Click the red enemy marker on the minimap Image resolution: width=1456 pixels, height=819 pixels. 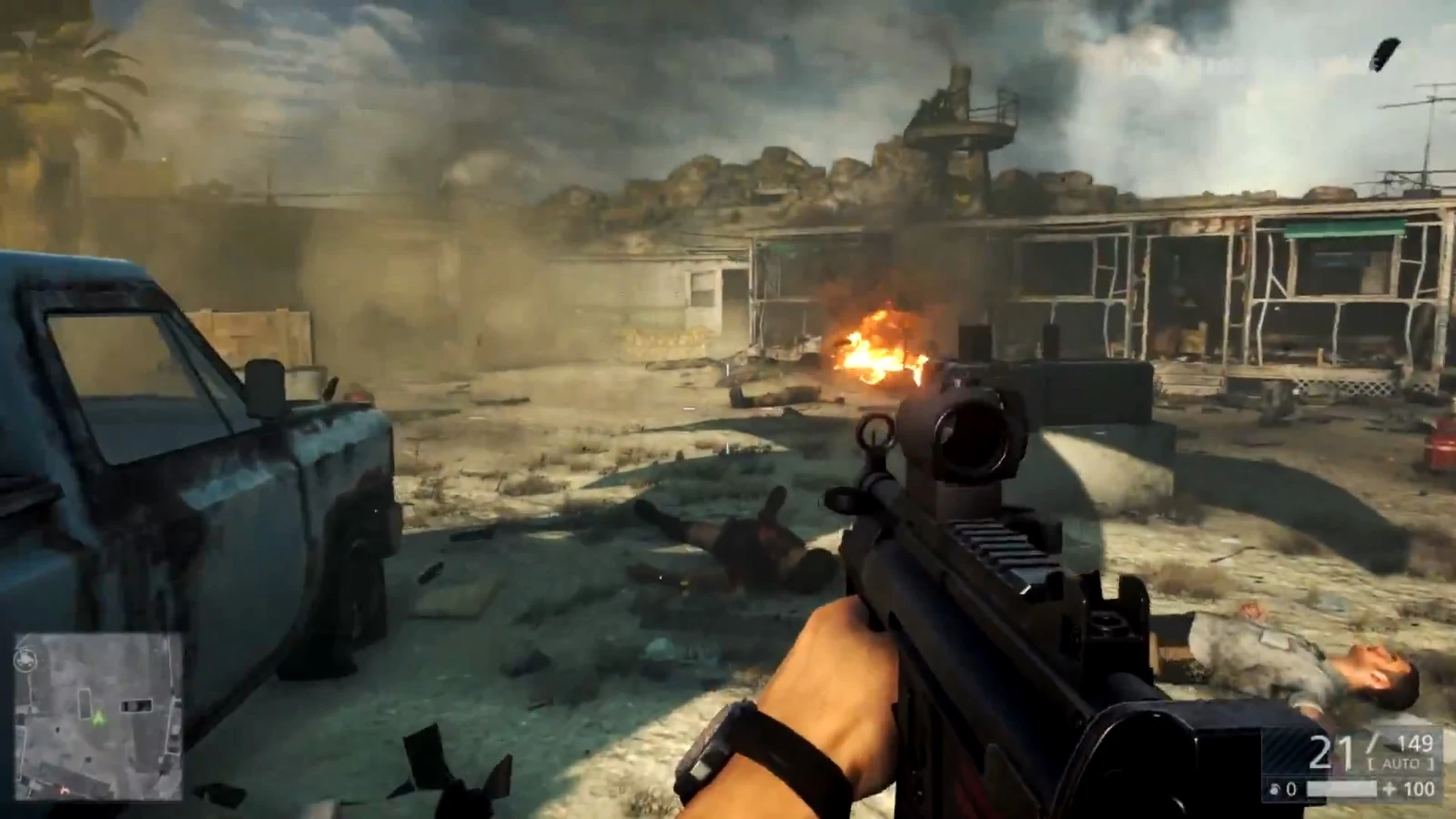coord(65,790)
